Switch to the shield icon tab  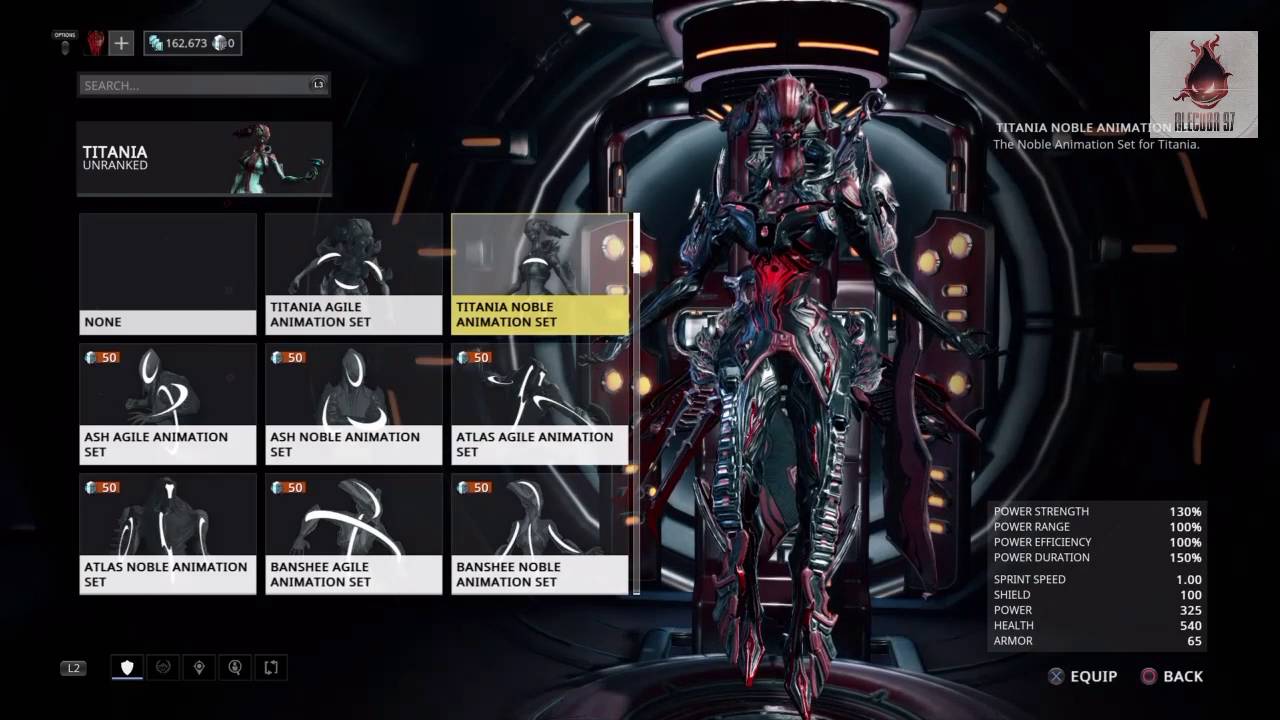127,667
